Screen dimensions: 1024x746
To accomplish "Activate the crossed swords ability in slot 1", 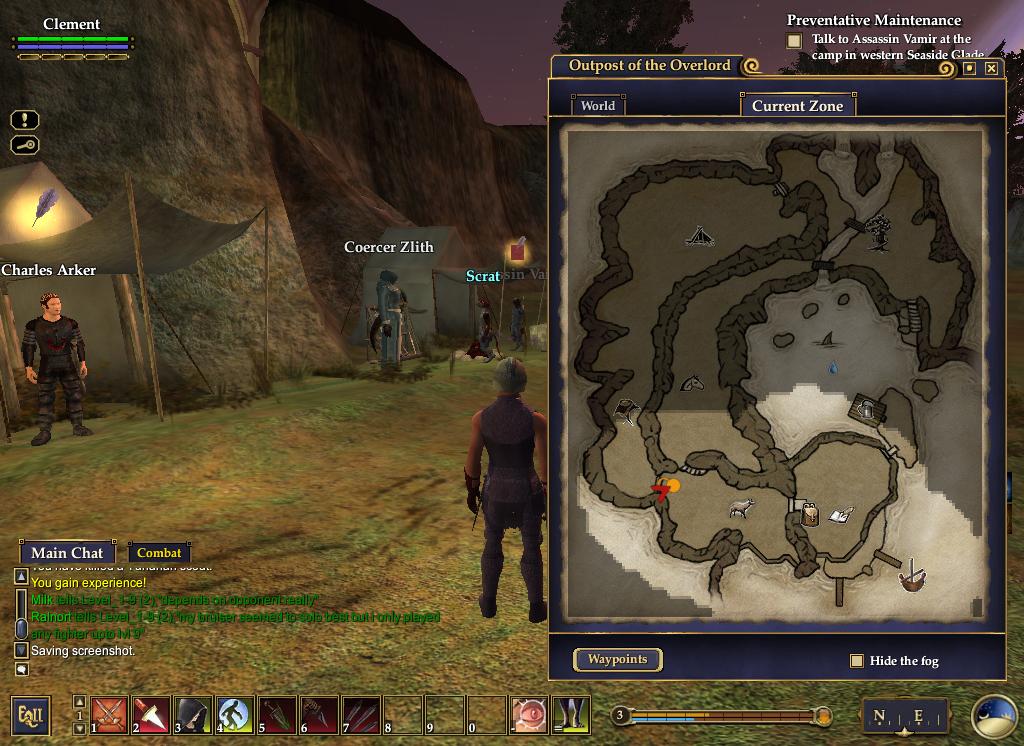I will click(109, 715).
